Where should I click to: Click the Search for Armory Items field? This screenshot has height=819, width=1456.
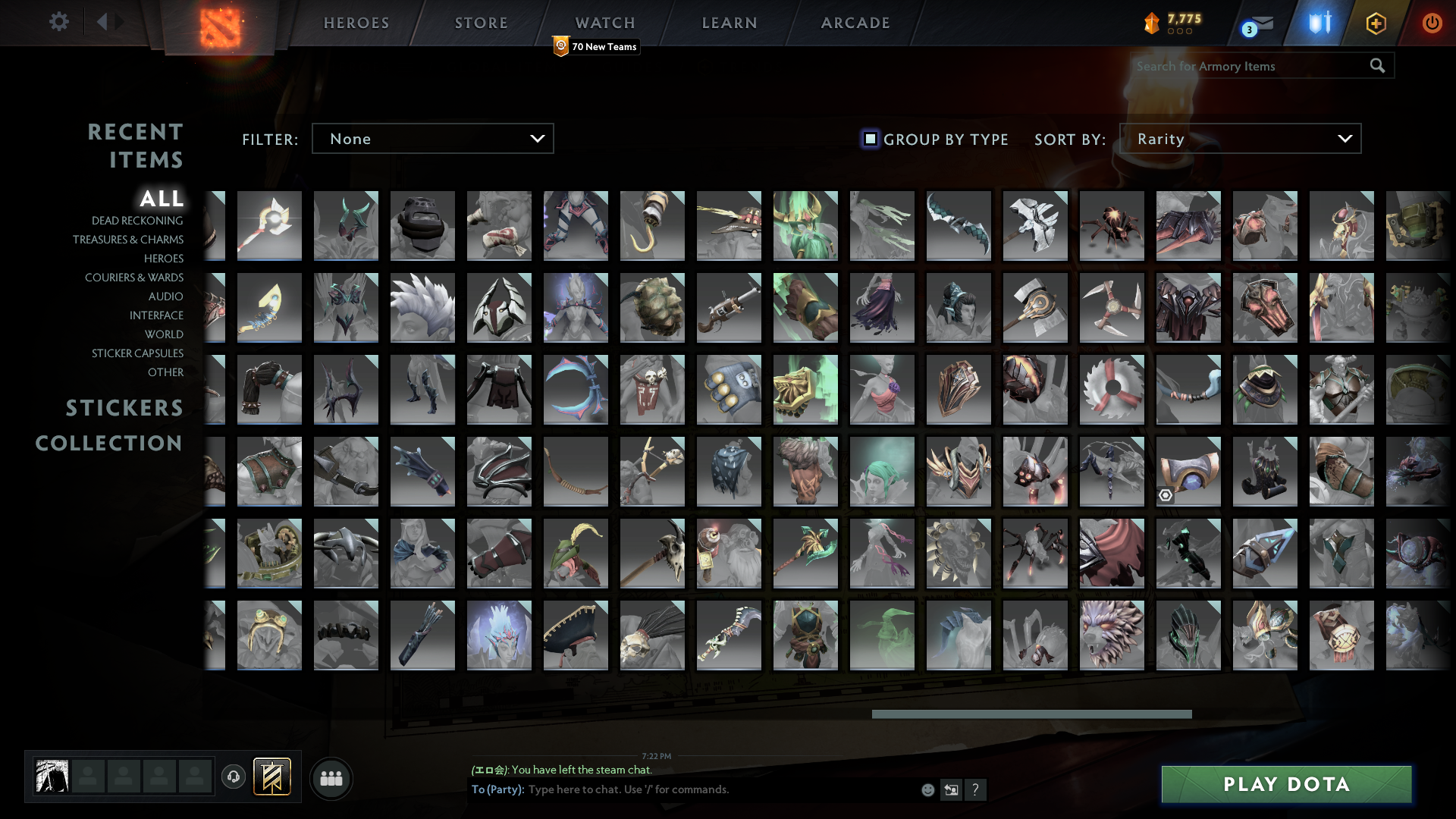1244,66
